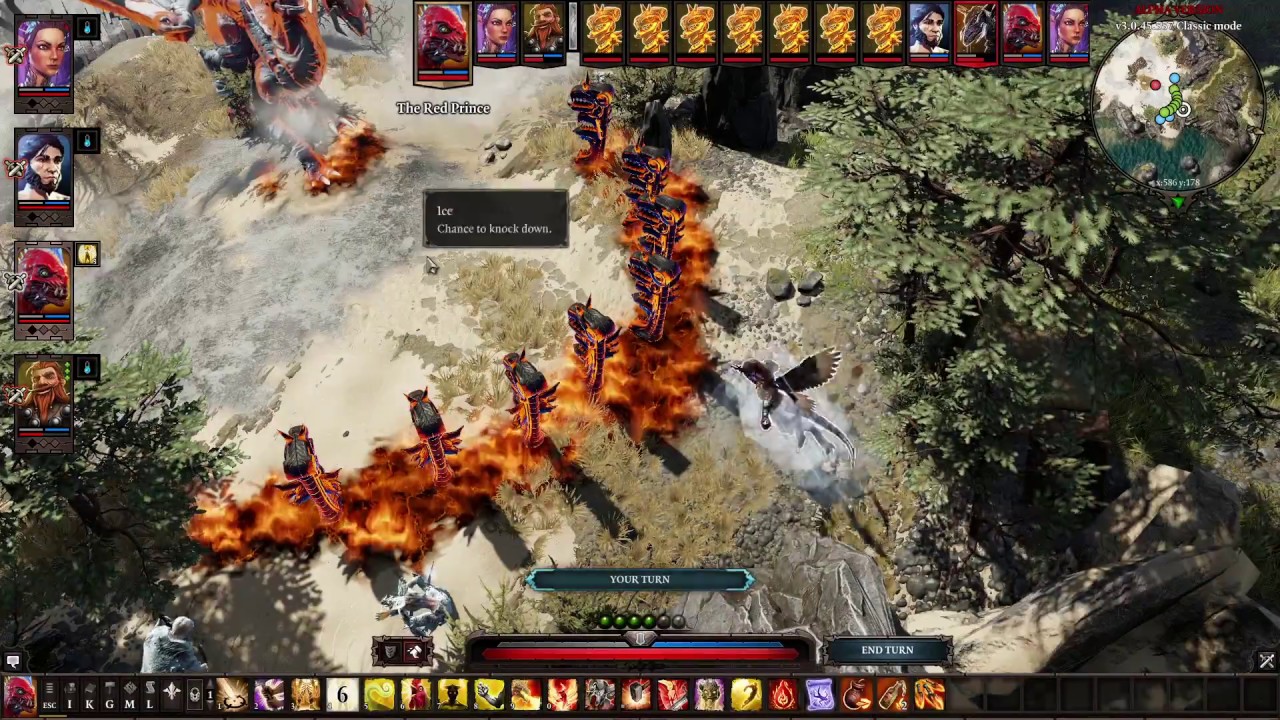Viewport: 1280px width, 720px height.
Task: Select the bearded dwarf party portrait
Action: pyautogui.click(x=44, y=398)
